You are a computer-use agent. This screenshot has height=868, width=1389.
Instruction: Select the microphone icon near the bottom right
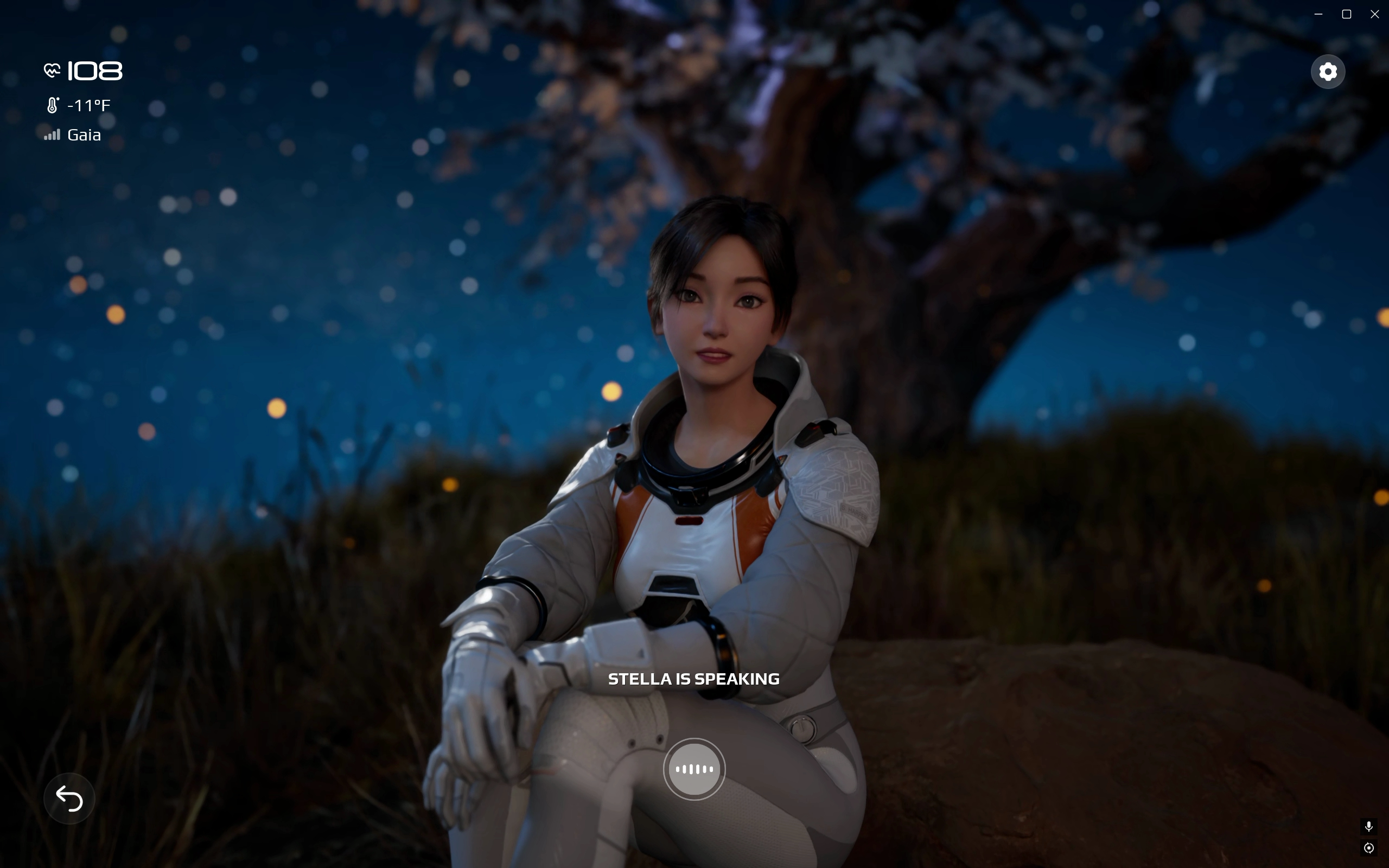point(1368,827)
